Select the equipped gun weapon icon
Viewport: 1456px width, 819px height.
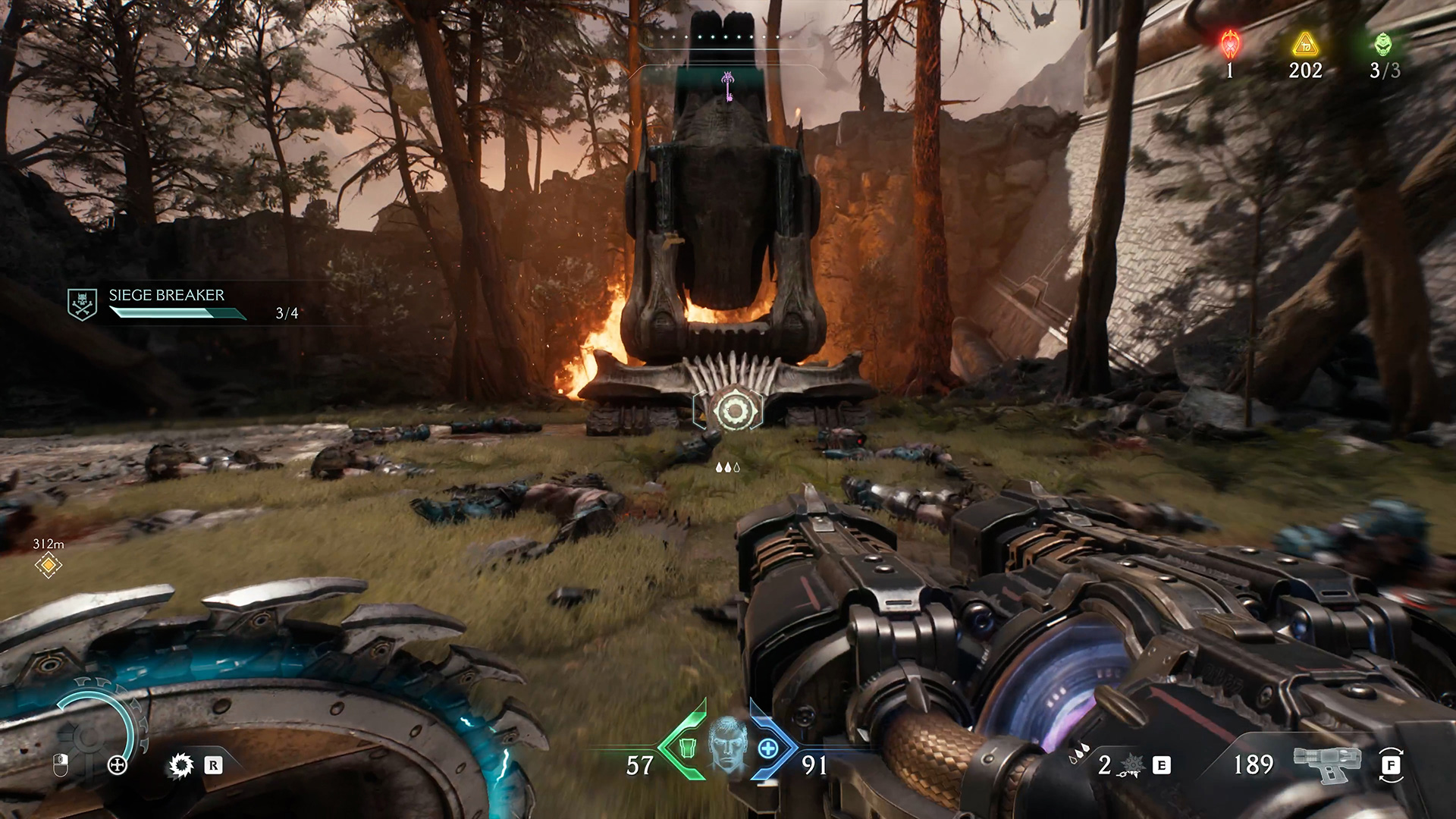click(x=1323, y=766)
